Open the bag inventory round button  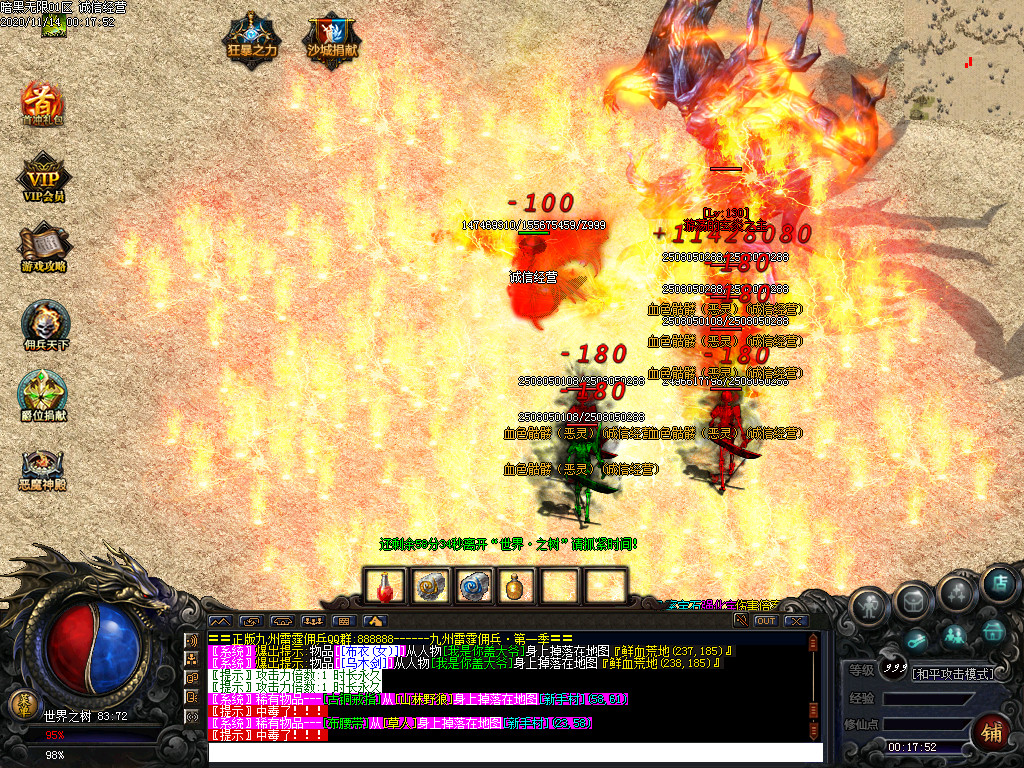point(913,598)
